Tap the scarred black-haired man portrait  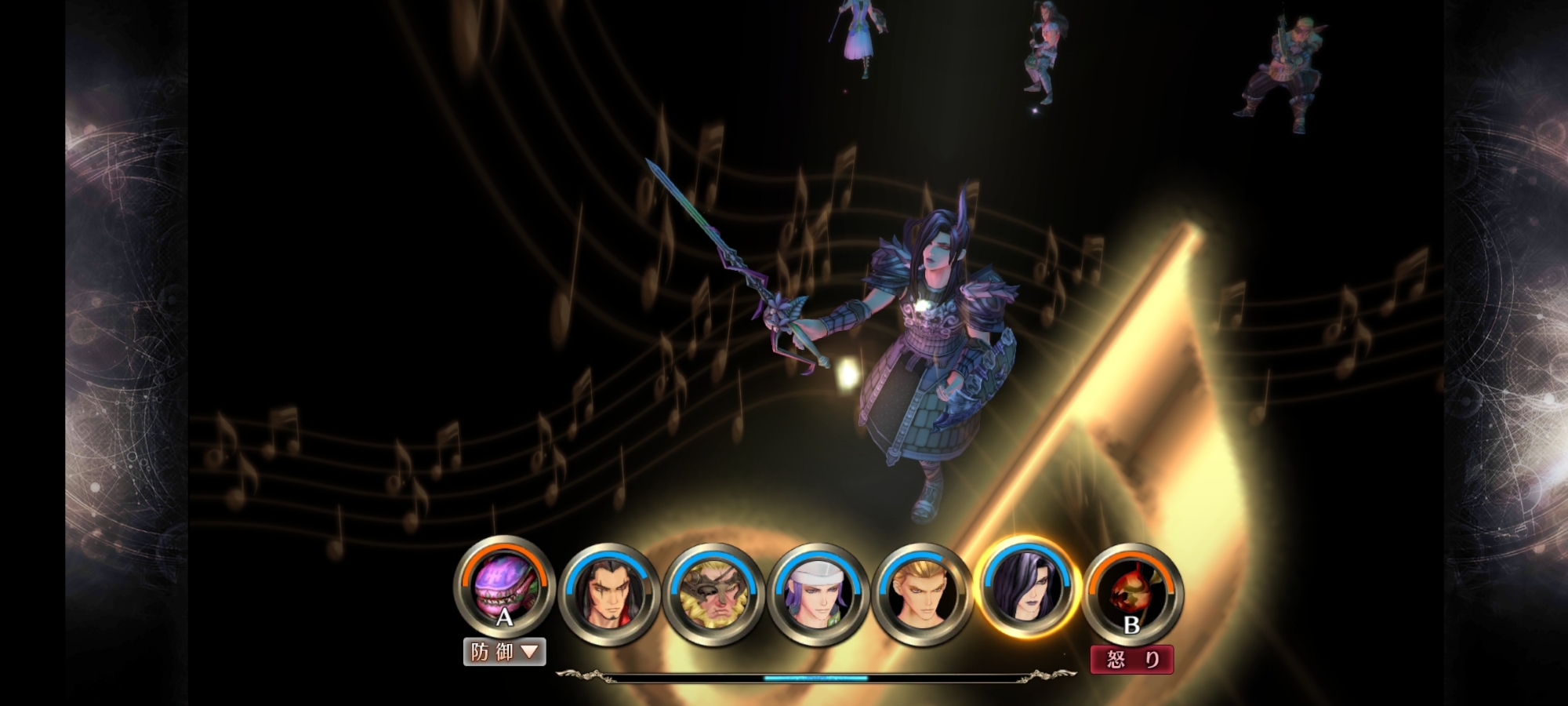click(608, 594)
